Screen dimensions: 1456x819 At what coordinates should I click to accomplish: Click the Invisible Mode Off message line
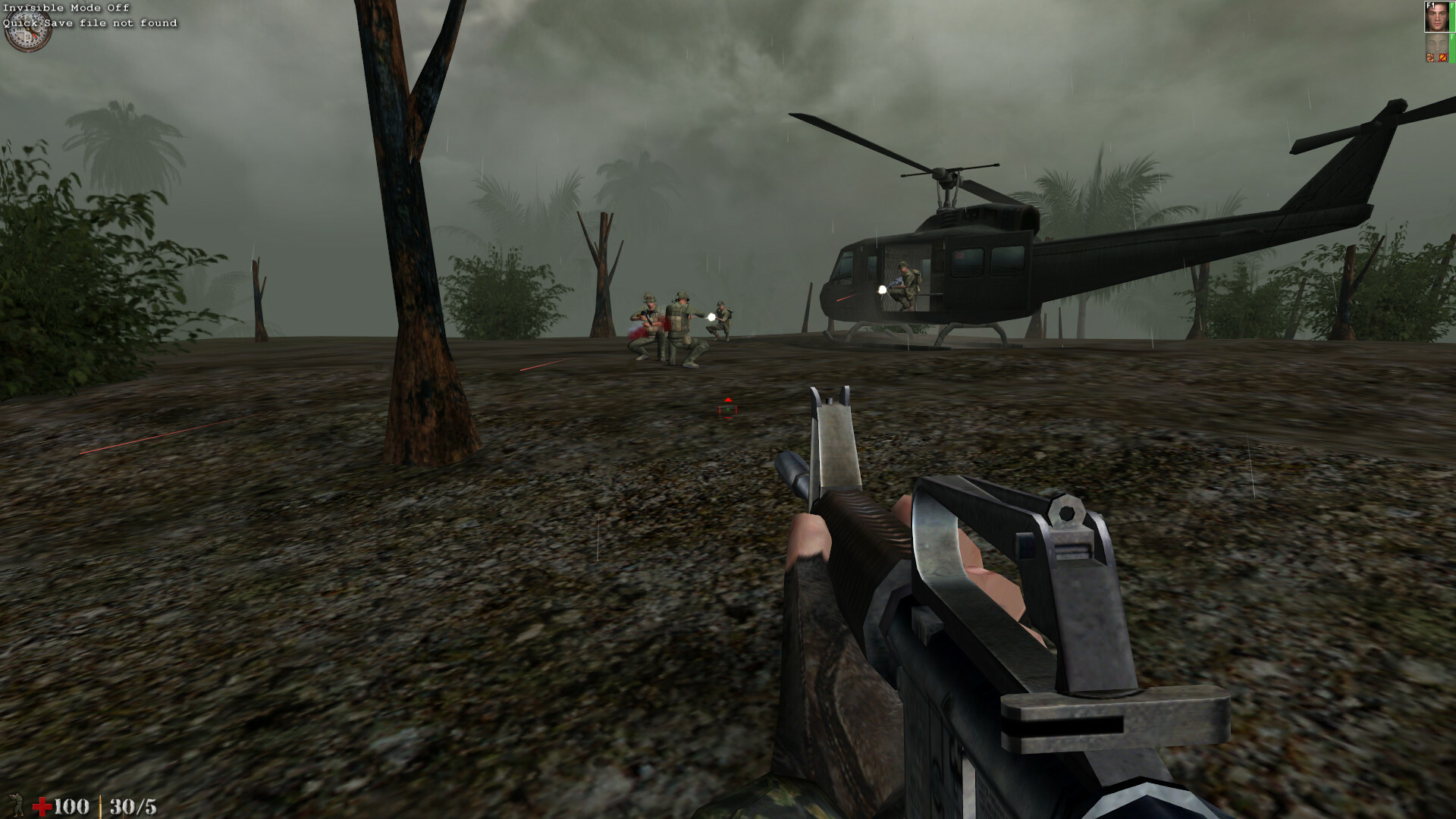point(64,8)
